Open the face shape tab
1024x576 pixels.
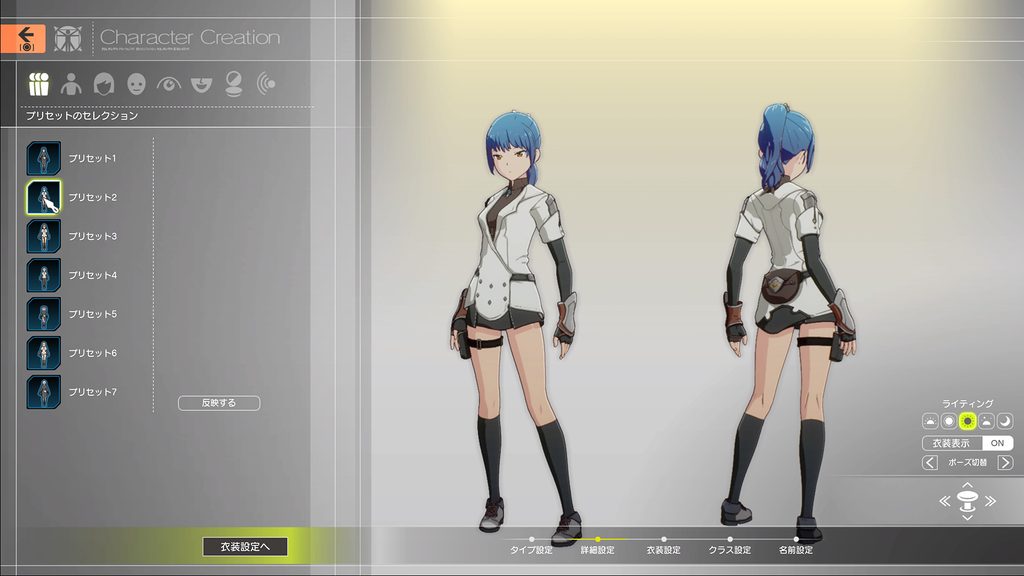pyautogui.click(x=136, y=84)
